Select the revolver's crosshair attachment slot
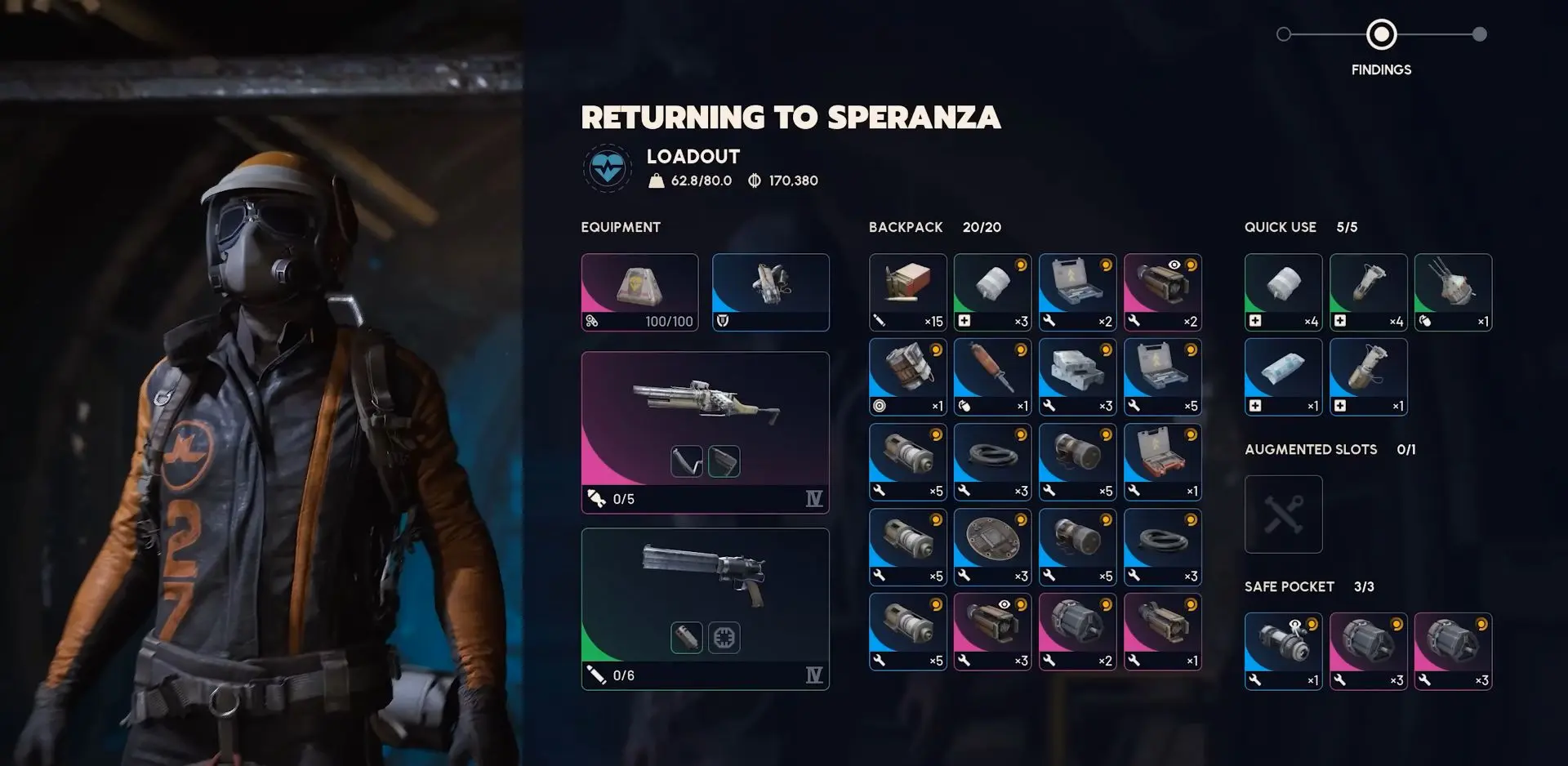 (724, 637)
